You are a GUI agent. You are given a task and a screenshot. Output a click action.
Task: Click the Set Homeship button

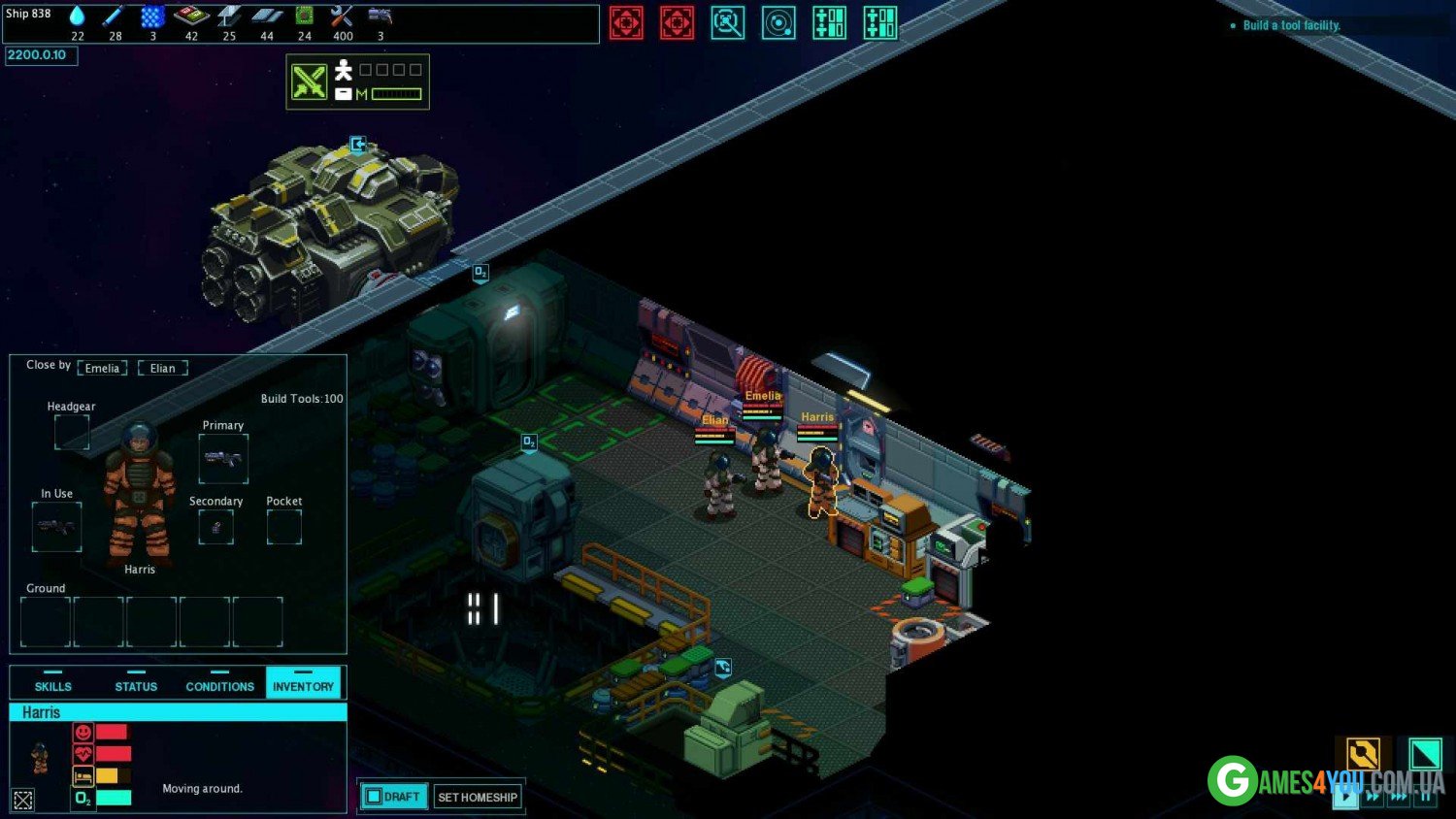(x=478, y=797)
